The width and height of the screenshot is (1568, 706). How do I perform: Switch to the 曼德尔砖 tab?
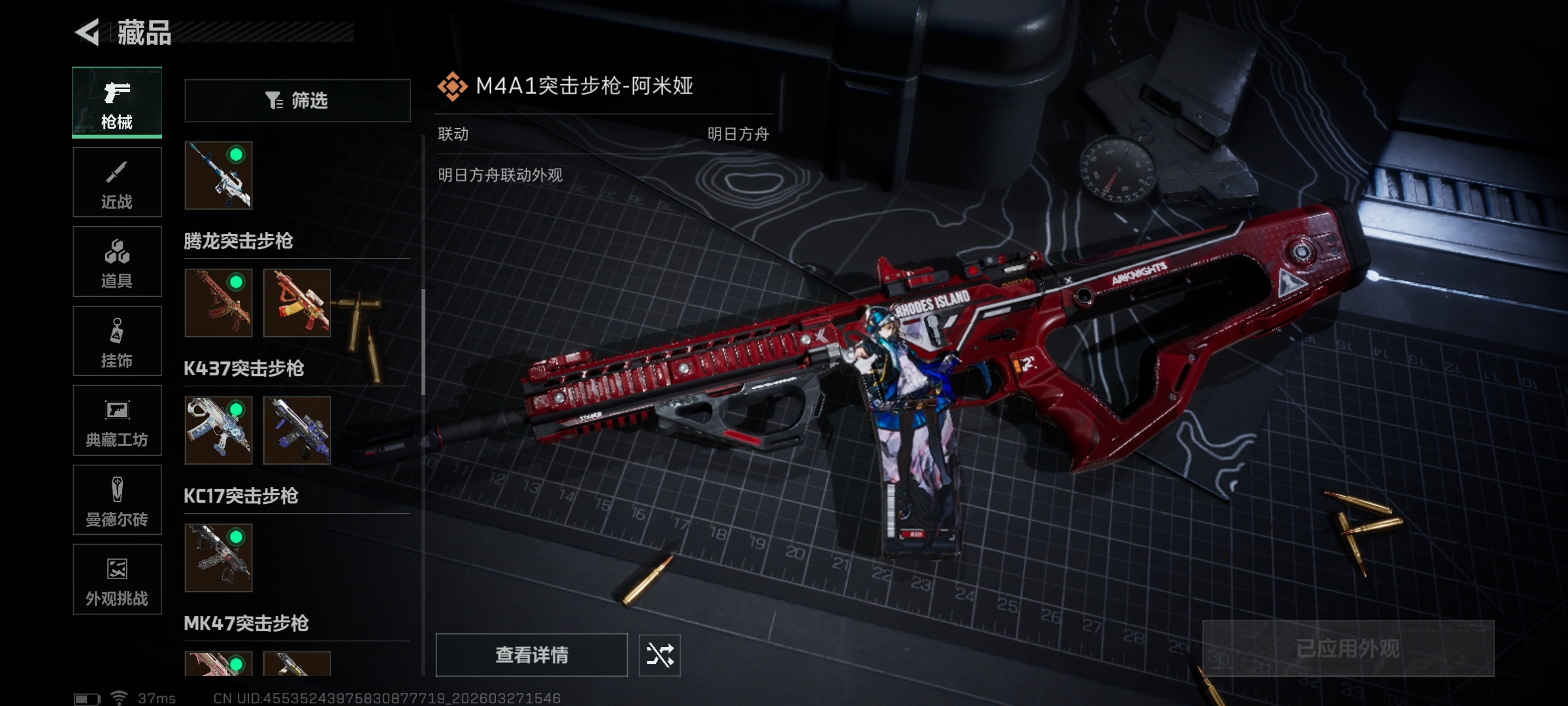click(117, 500)
